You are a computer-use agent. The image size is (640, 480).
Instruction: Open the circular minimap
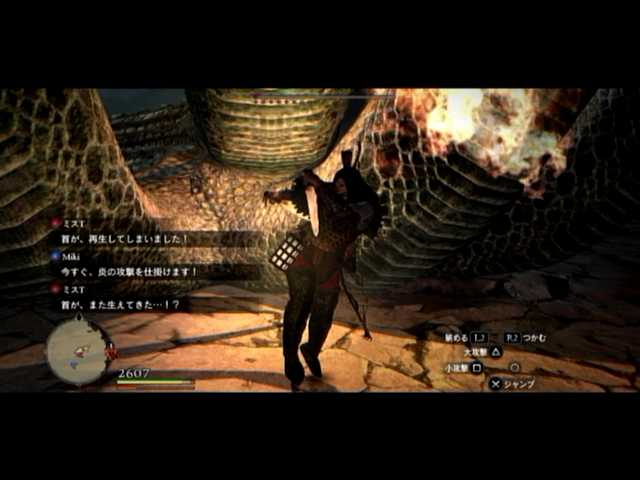[x=79, y=351]
